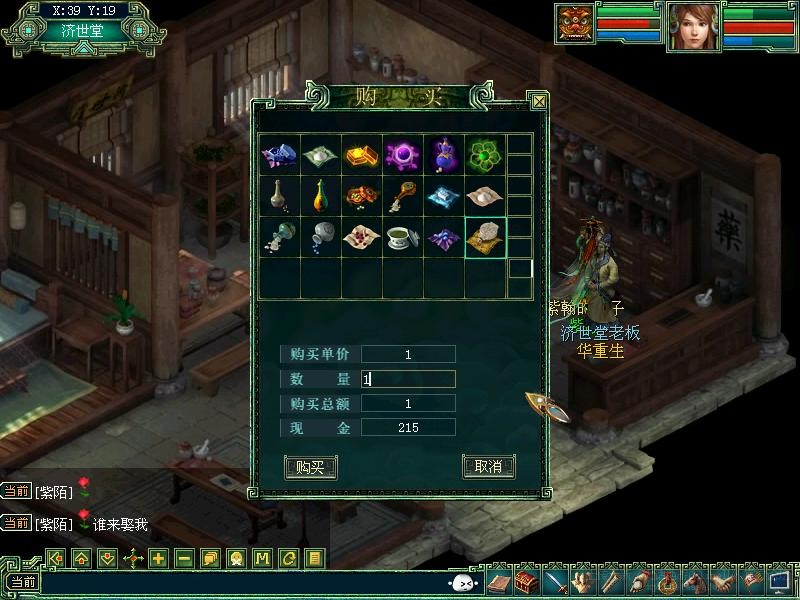
Task: Open the emoticon face selector
Action: click(462, 583)
